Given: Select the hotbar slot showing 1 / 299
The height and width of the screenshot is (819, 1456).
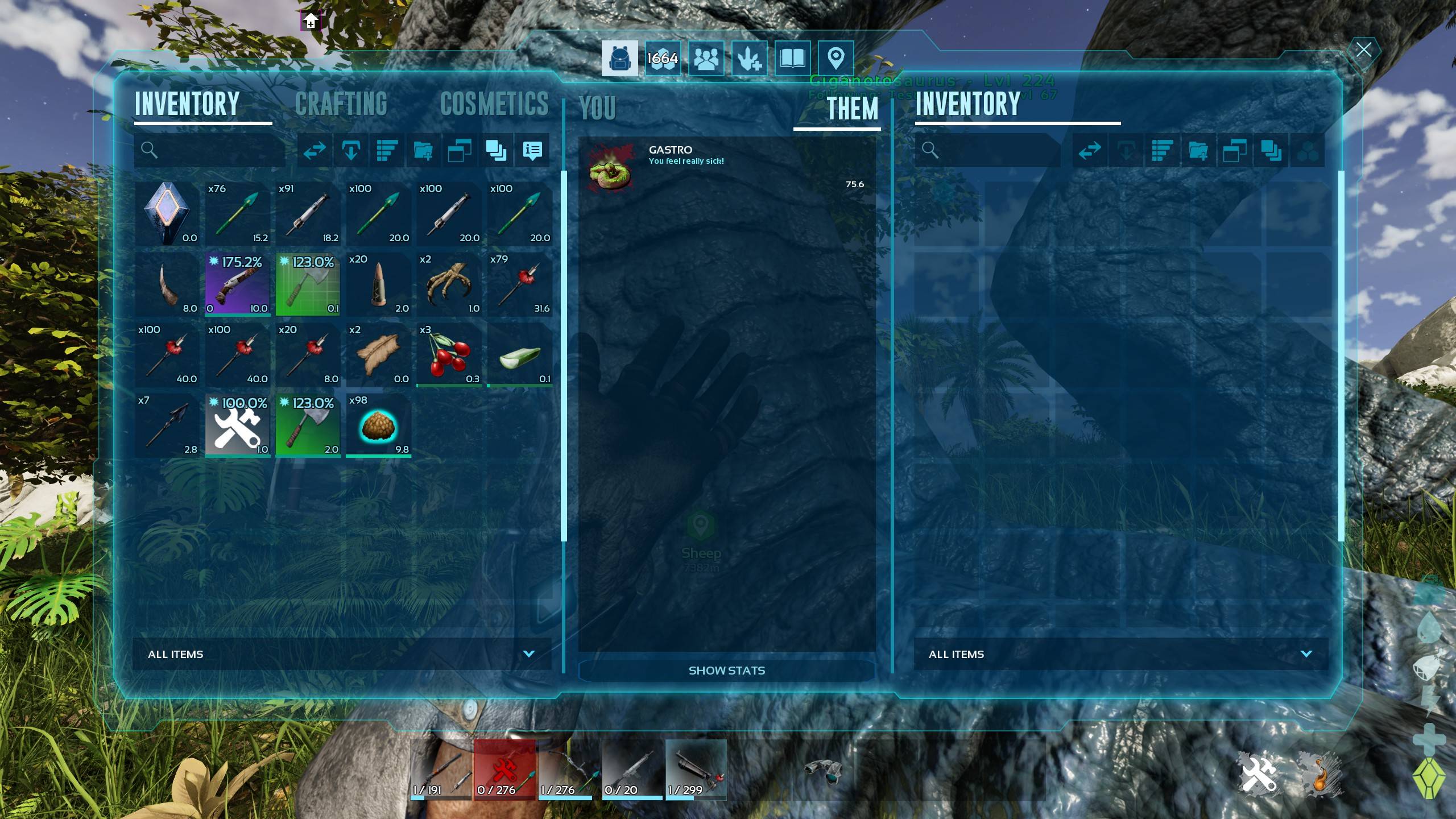Looking at the screenshot, I should (696, 770).
